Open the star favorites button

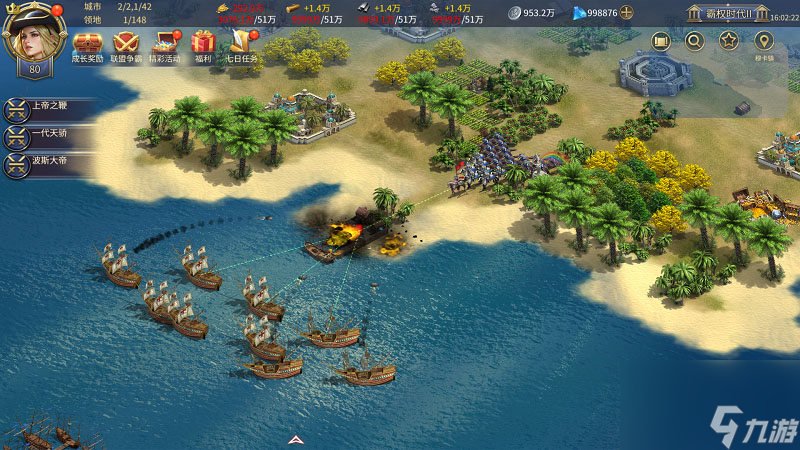tap(728, 41)
